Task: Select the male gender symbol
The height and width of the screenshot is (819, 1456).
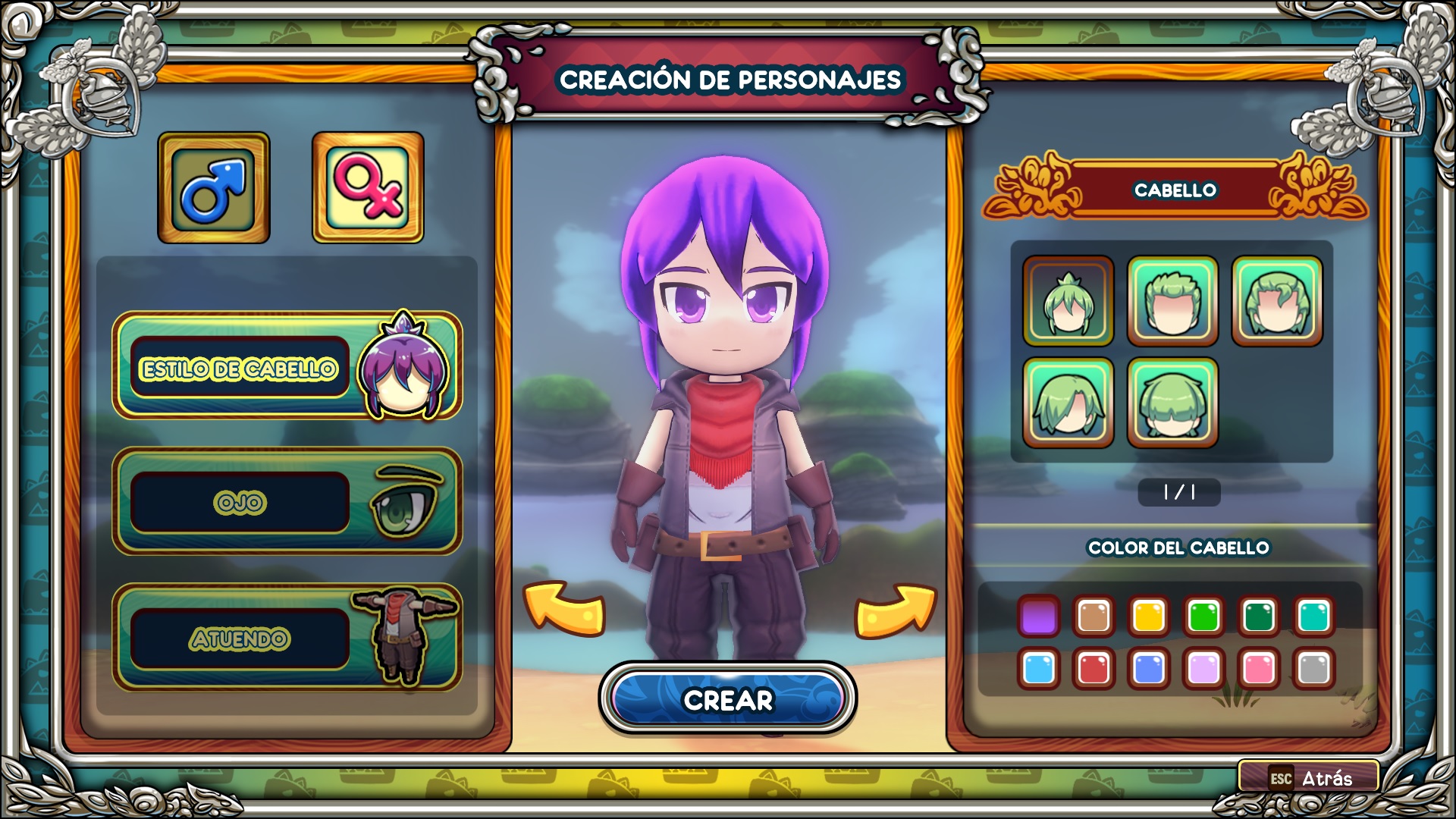Action: click(x=213, y=187)
